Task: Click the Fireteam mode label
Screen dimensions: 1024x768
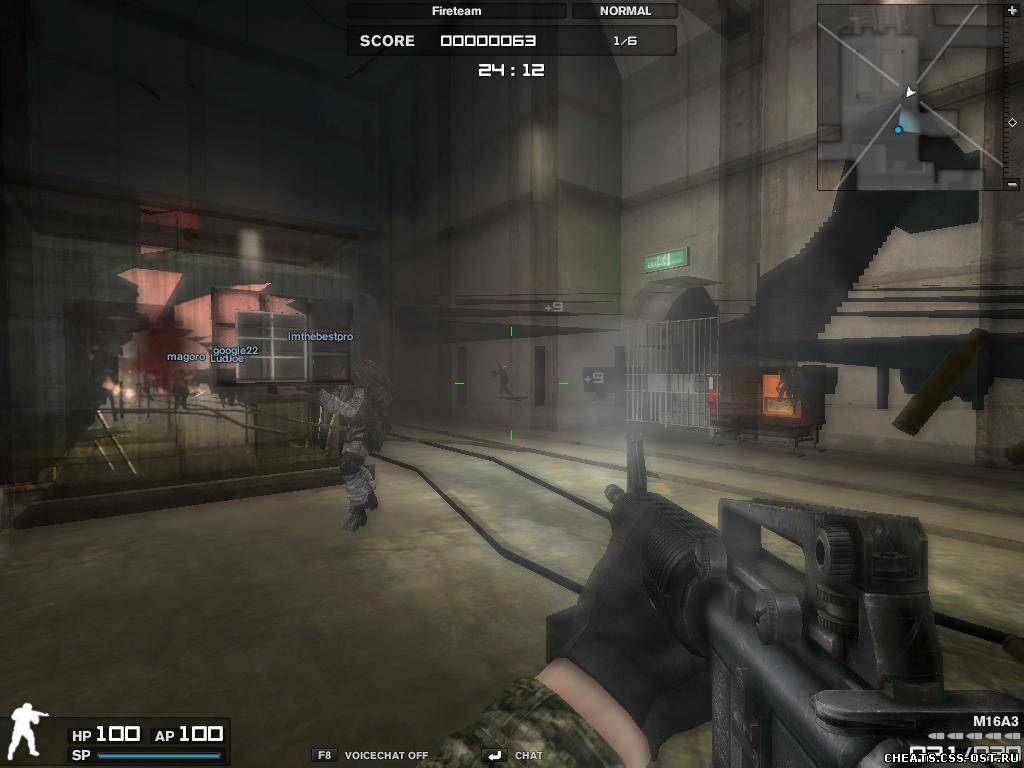Action: (456, 11)
